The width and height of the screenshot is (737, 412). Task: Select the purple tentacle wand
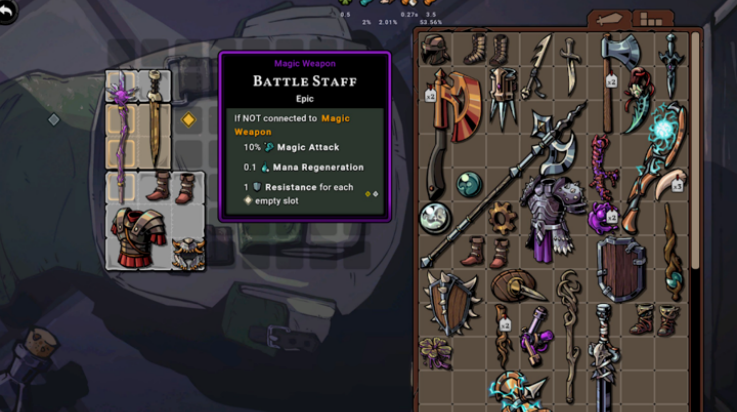(600, 170)
